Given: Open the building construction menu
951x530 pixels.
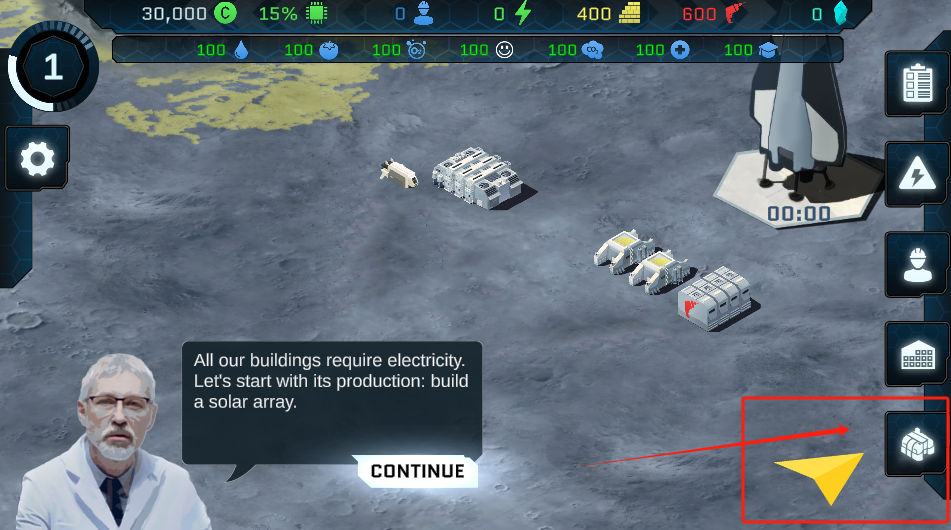Looking at the screenshot, I should pyautogui.click(x=916, y=355).
